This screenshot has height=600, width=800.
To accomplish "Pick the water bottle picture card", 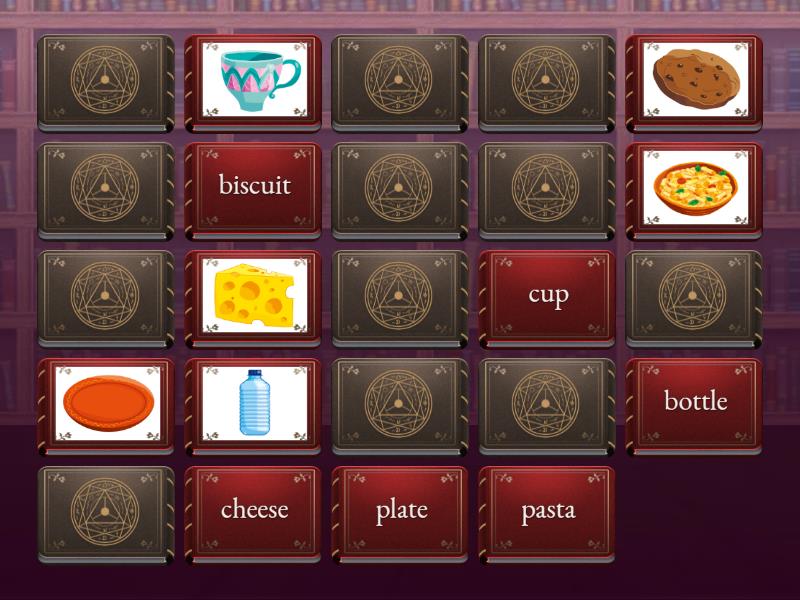I will pyautogui.click(x=253, y=402).
